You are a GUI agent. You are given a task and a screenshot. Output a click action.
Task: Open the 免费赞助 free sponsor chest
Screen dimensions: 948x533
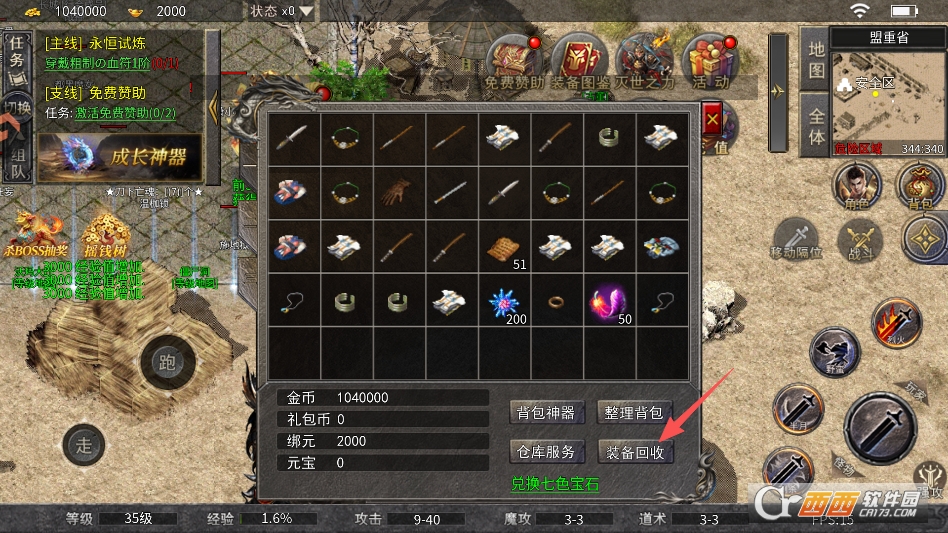(x=512, y=60)
